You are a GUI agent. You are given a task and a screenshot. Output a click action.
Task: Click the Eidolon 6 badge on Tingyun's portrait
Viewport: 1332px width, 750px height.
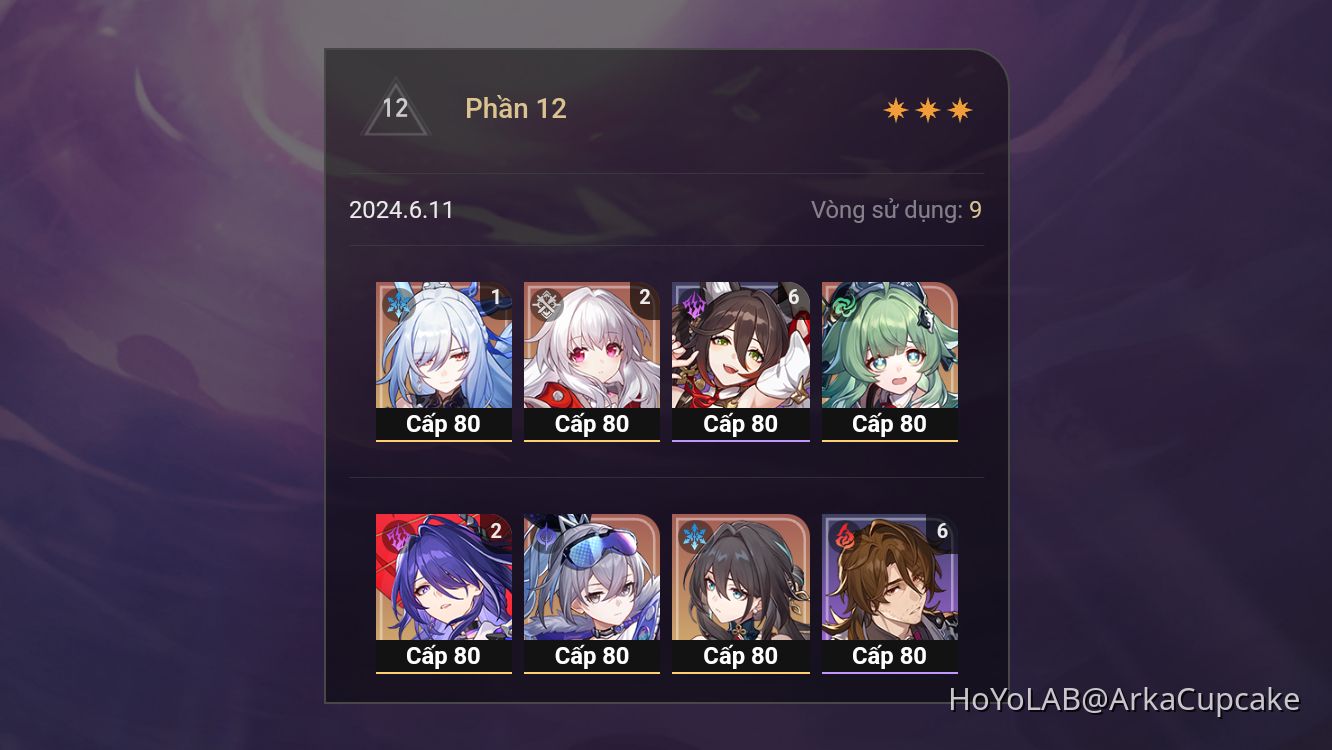click(793, 297)
